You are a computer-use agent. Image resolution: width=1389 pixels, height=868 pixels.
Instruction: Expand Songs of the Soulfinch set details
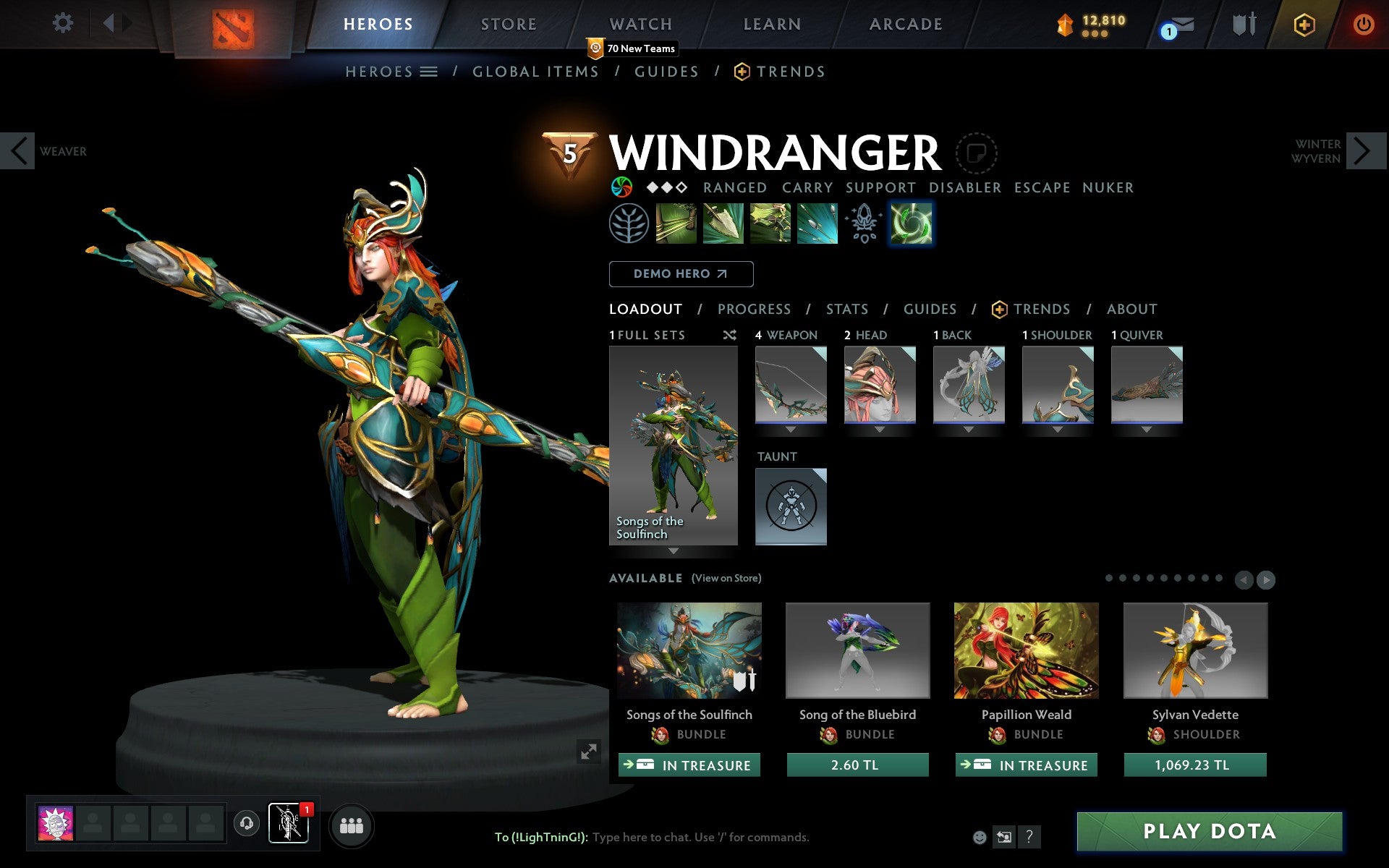click(x=673, y=551)
